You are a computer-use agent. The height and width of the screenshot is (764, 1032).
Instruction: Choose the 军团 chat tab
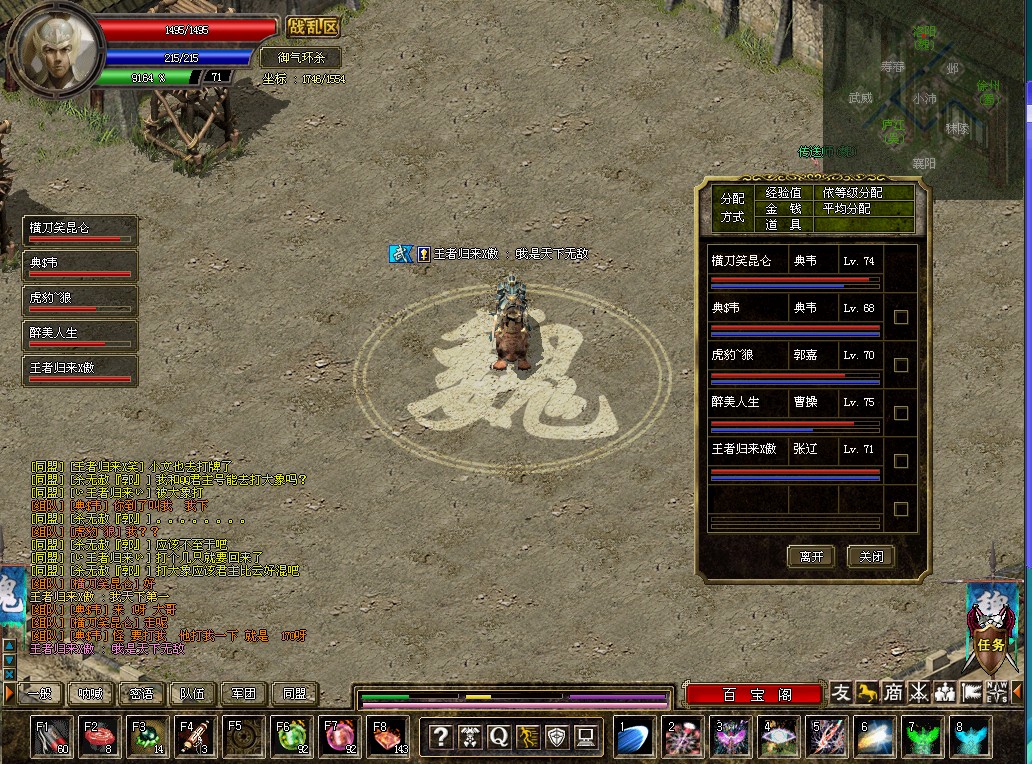point(243,693)
